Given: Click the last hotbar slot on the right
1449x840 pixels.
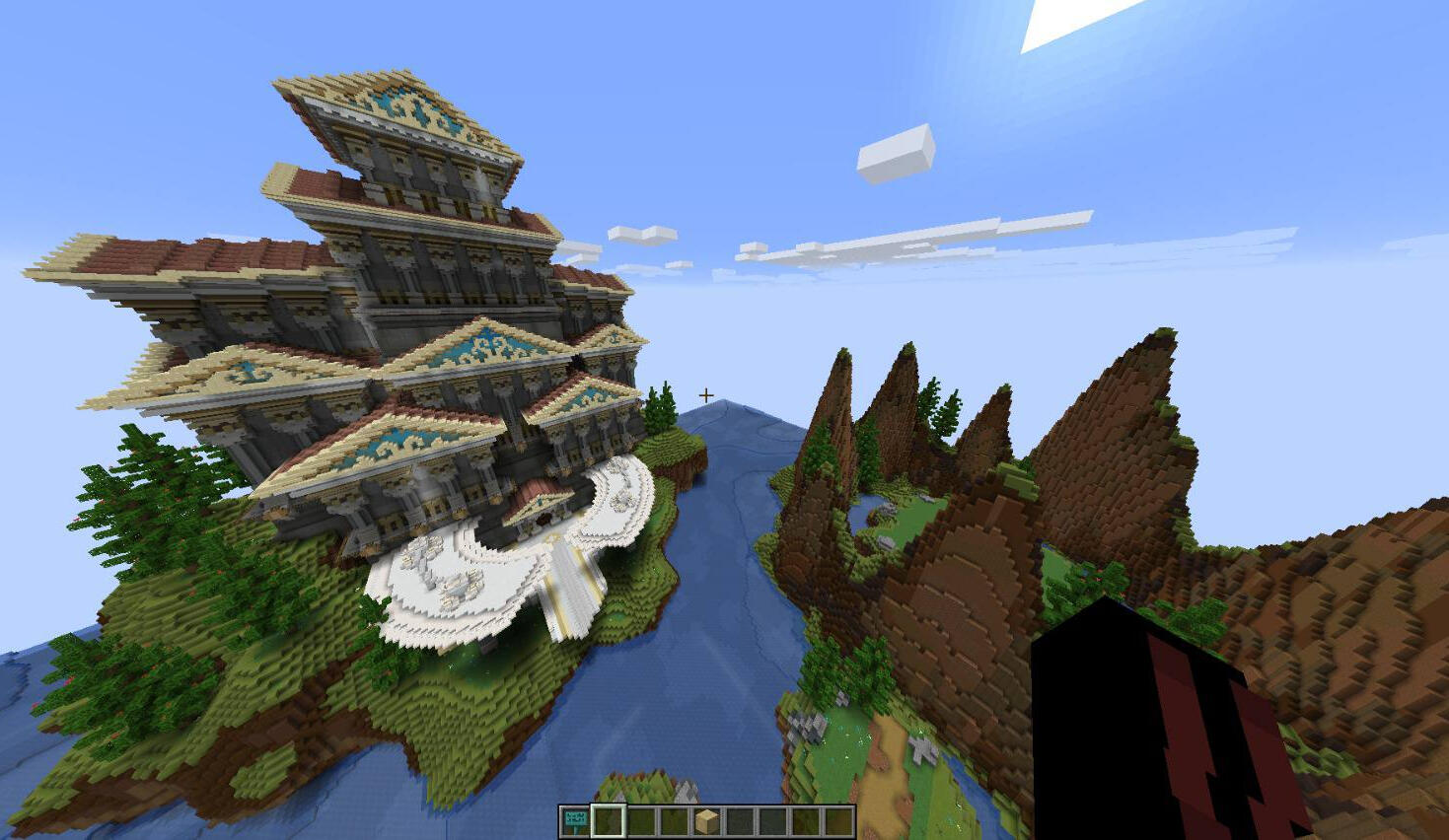Looking at the screenshot, I should 839,818.
